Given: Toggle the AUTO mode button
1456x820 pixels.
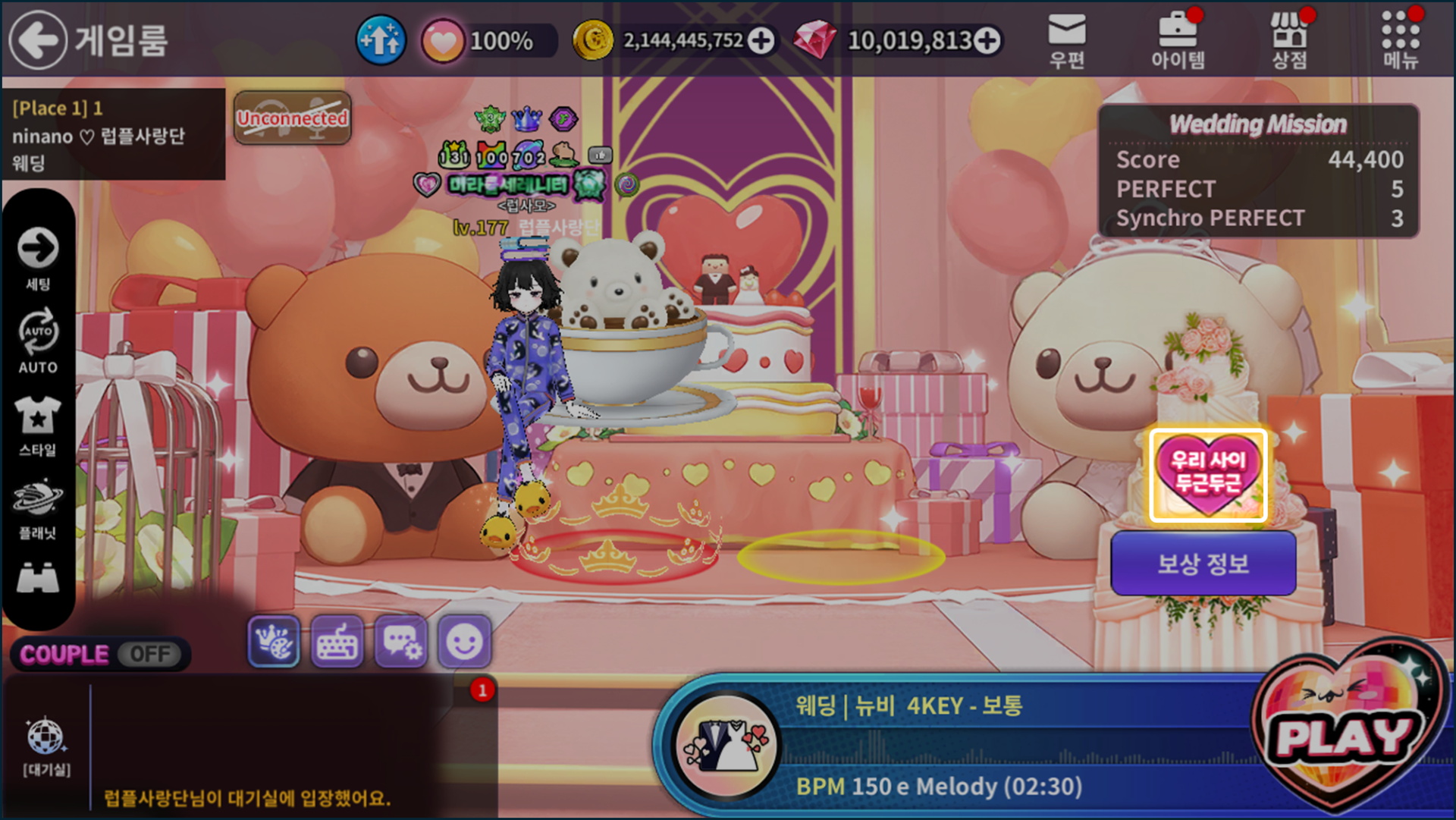Looking at the screenshot, I should (x=38, y=341).
